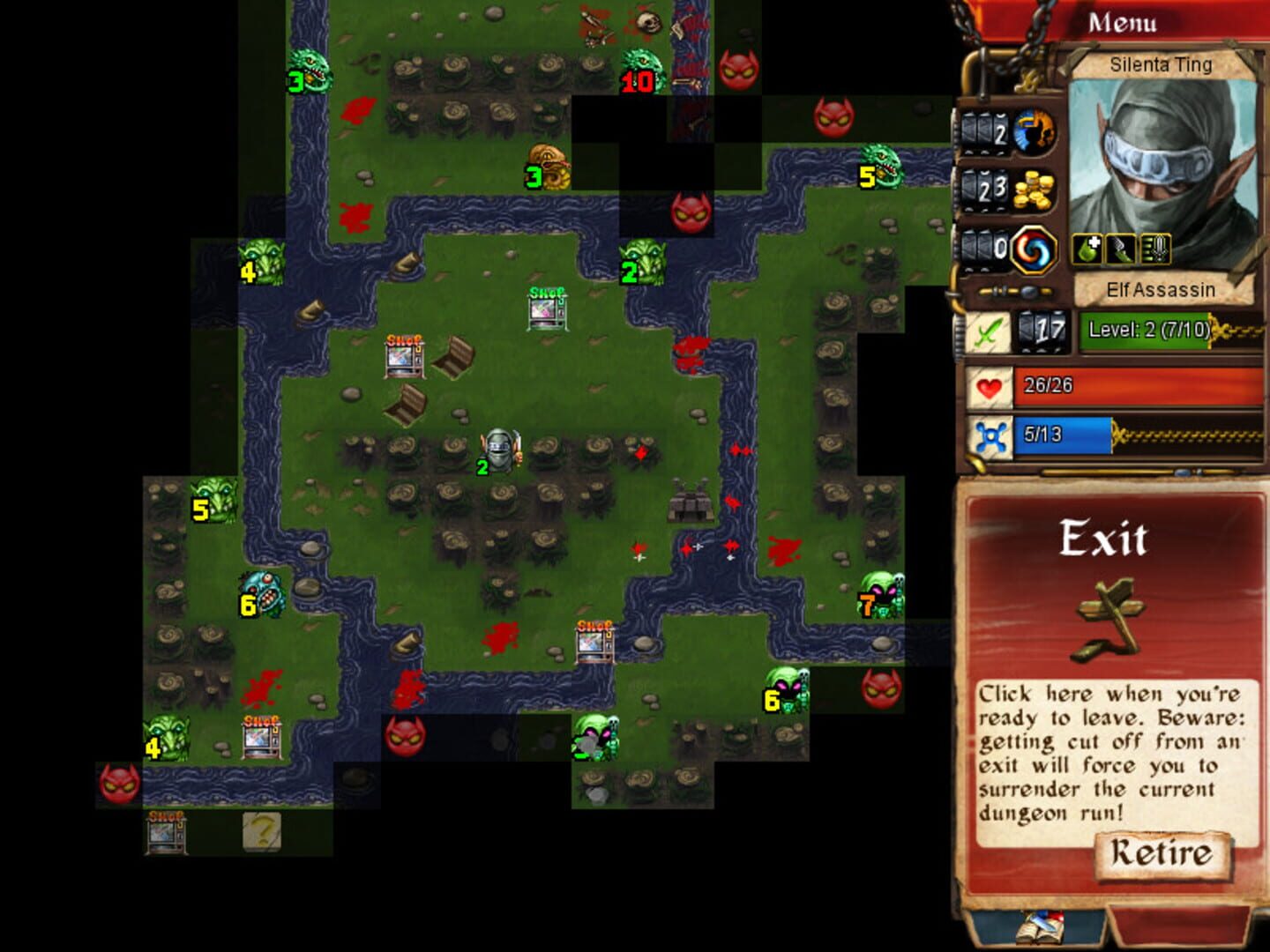The image size is (1270, 952).
Task: Expand the Silenta Ting name plate
Action: point(1162,65)
